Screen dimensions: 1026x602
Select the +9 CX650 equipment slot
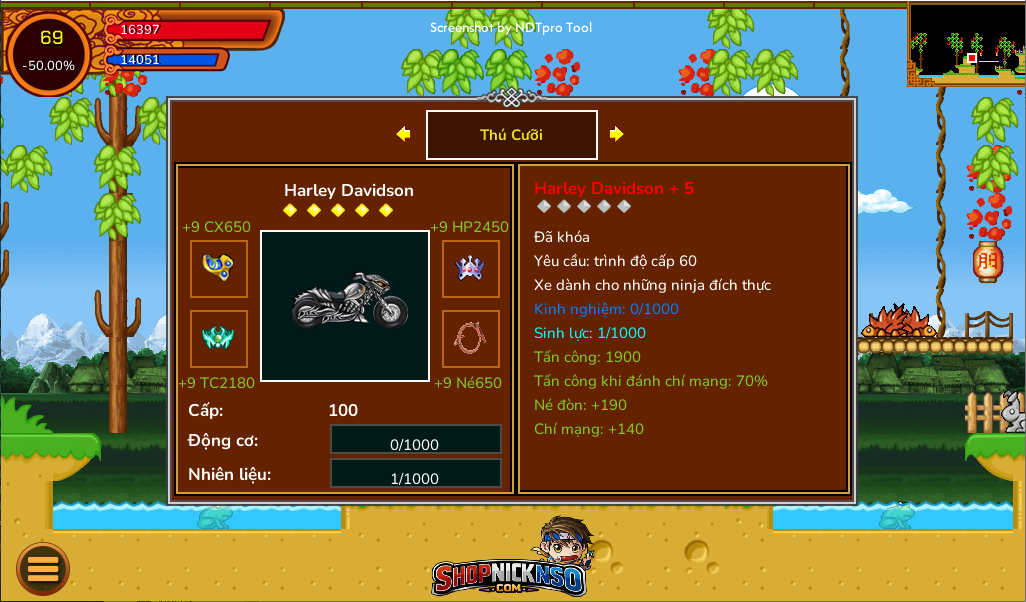click(x=219, y=269)
